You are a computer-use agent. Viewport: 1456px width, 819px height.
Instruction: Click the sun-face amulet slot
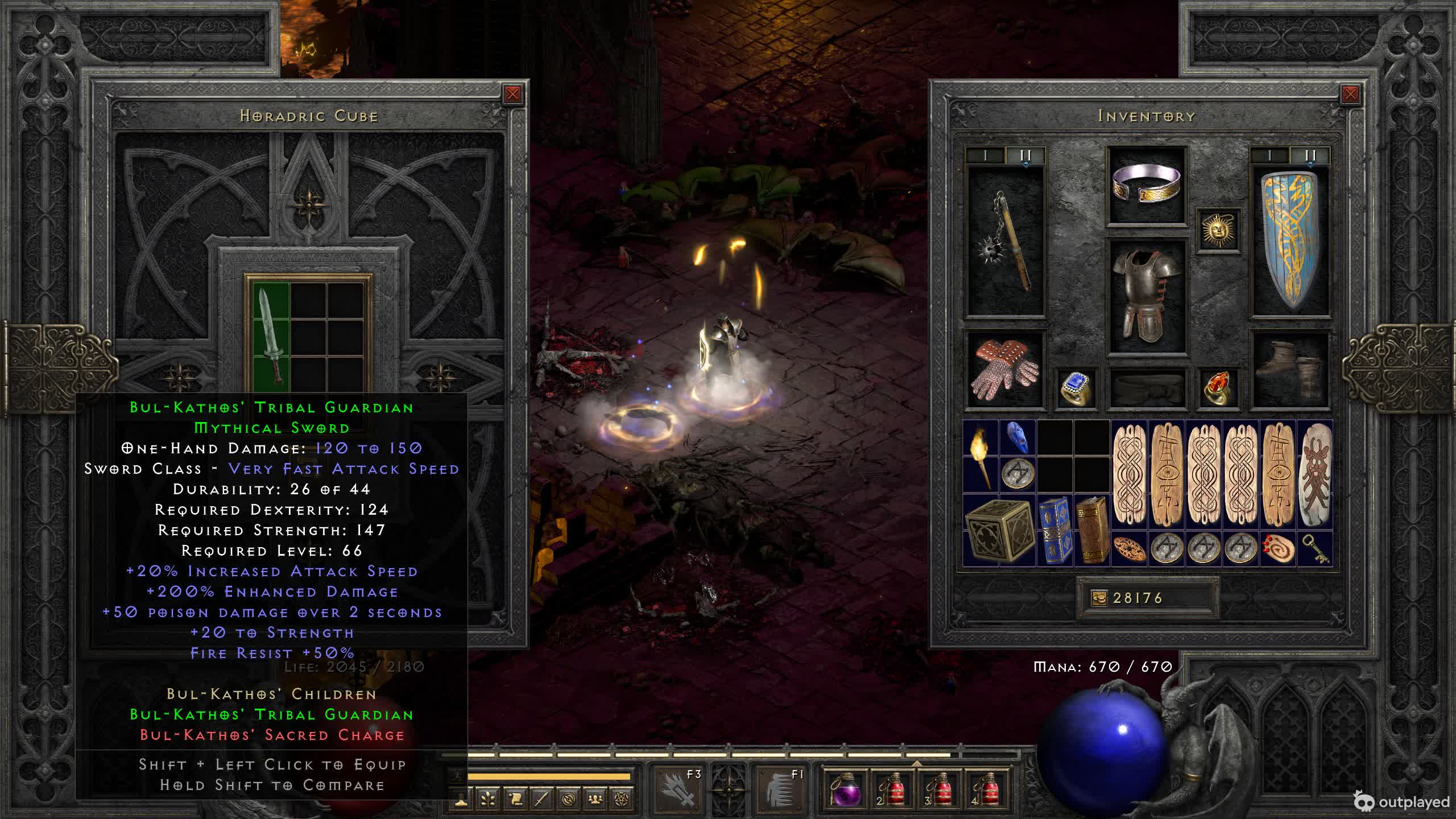click(1218, 230)
